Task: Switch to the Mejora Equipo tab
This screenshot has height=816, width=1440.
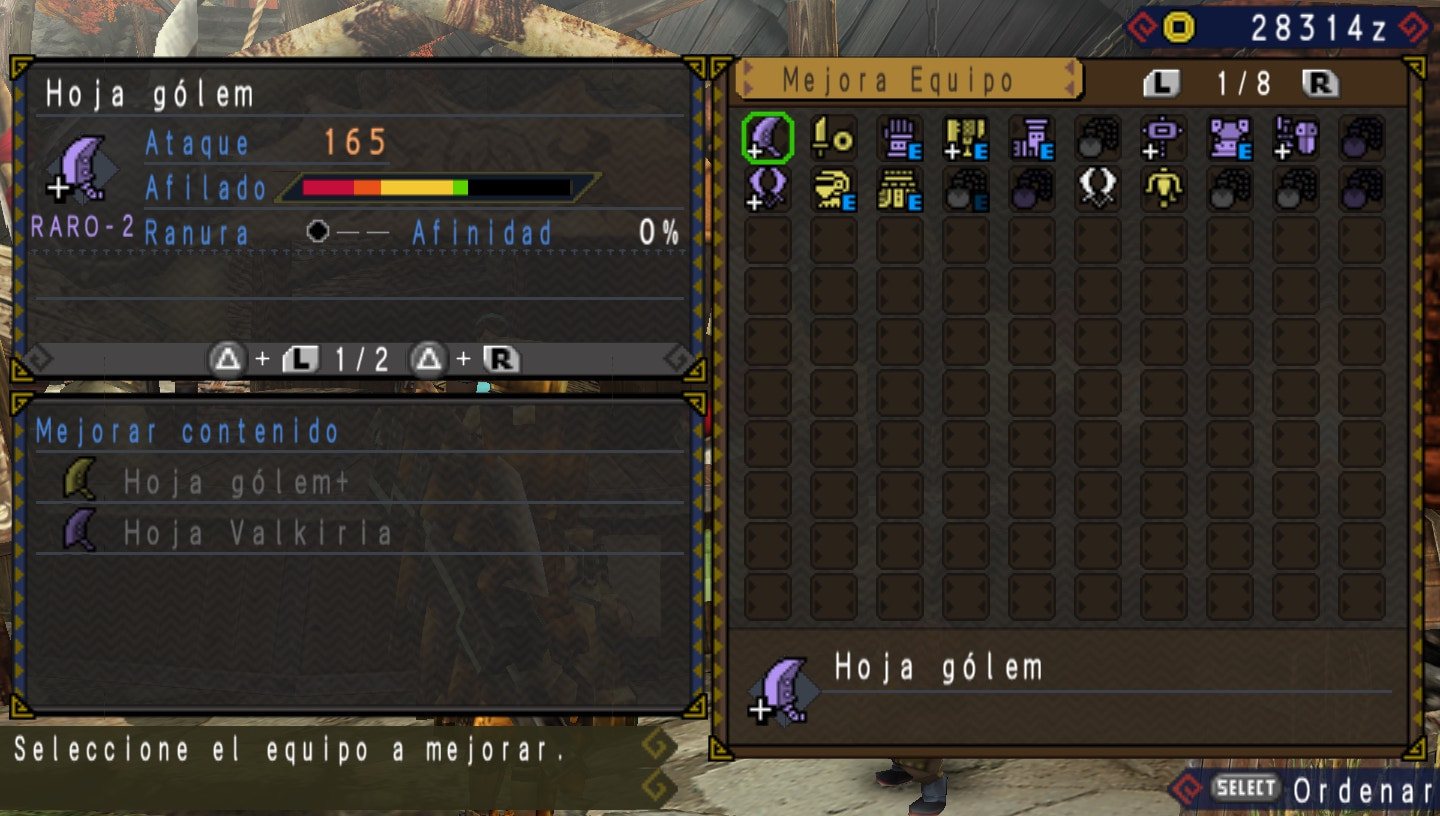Action: pyautogui.click(x=910, y=81)
